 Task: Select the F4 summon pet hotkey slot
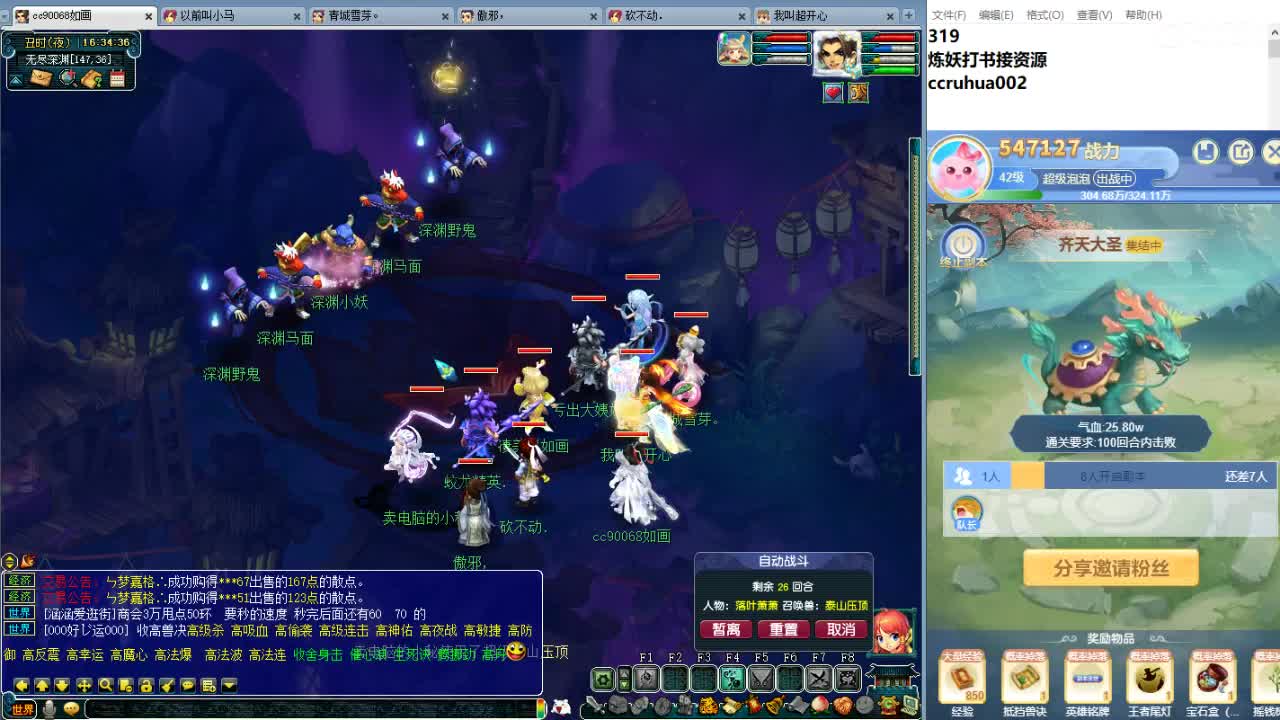(731, 677)
